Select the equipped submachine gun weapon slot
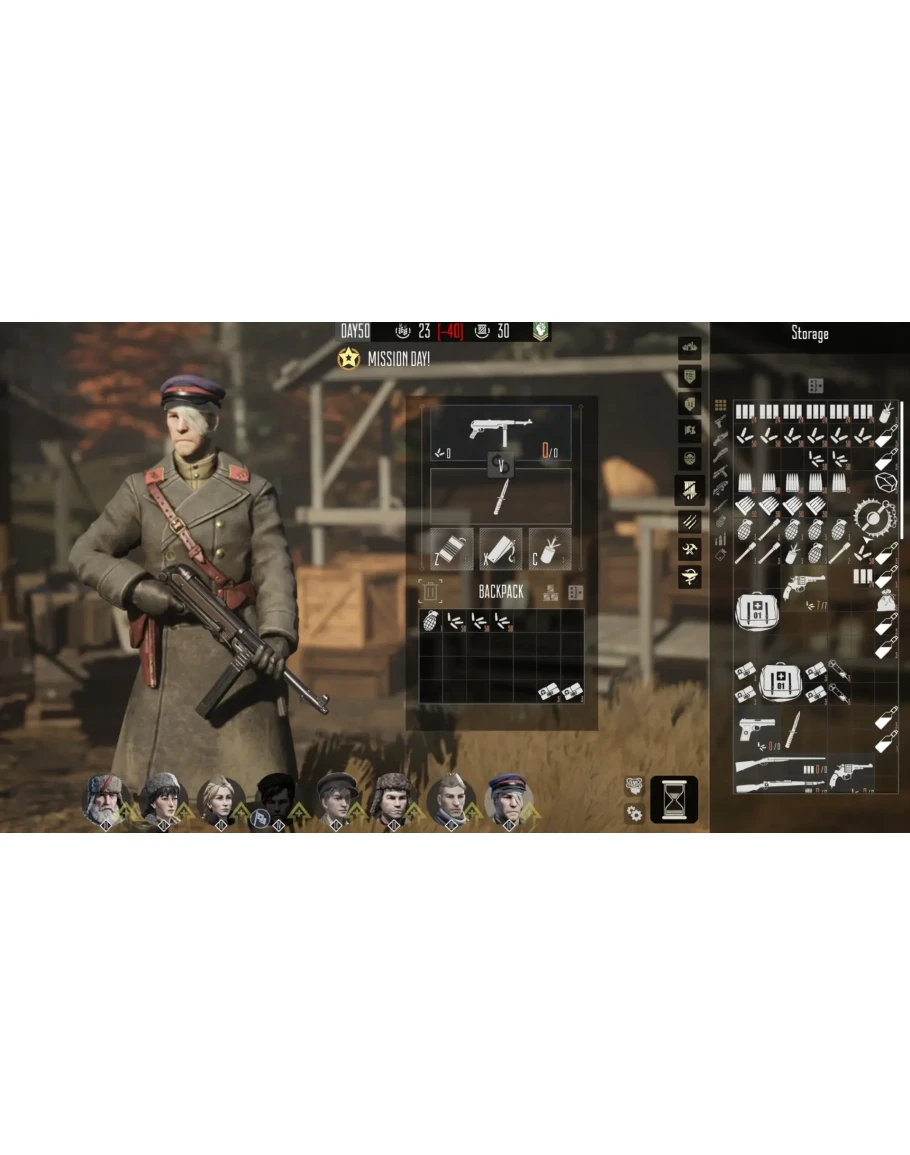 501,434
